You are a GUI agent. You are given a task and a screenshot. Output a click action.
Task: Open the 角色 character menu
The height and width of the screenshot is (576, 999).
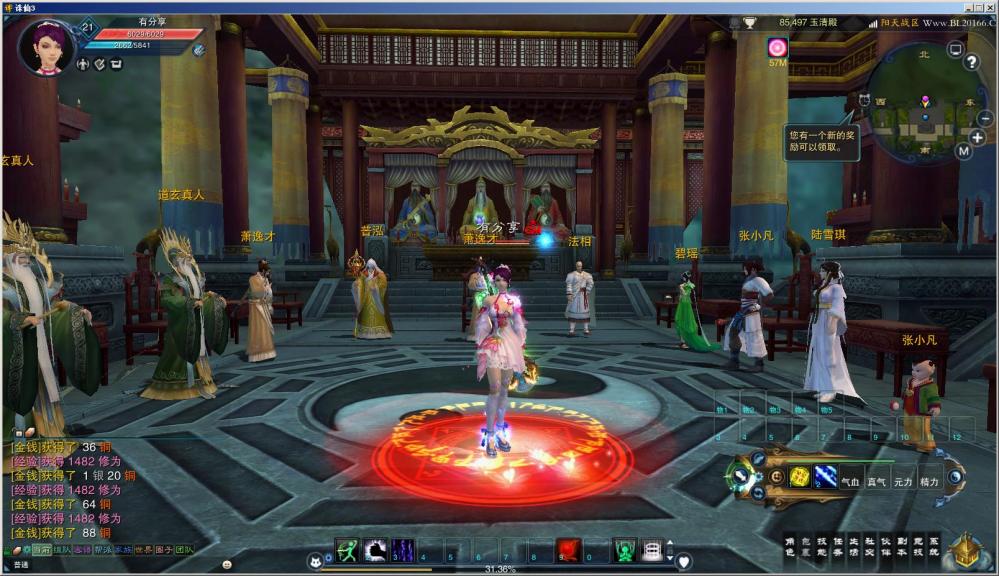[790, 546]
